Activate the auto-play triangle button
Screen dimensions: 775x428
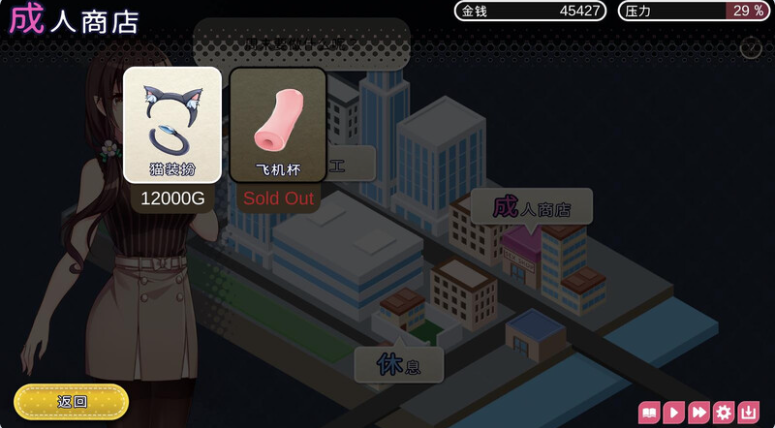tap(674, 412)
